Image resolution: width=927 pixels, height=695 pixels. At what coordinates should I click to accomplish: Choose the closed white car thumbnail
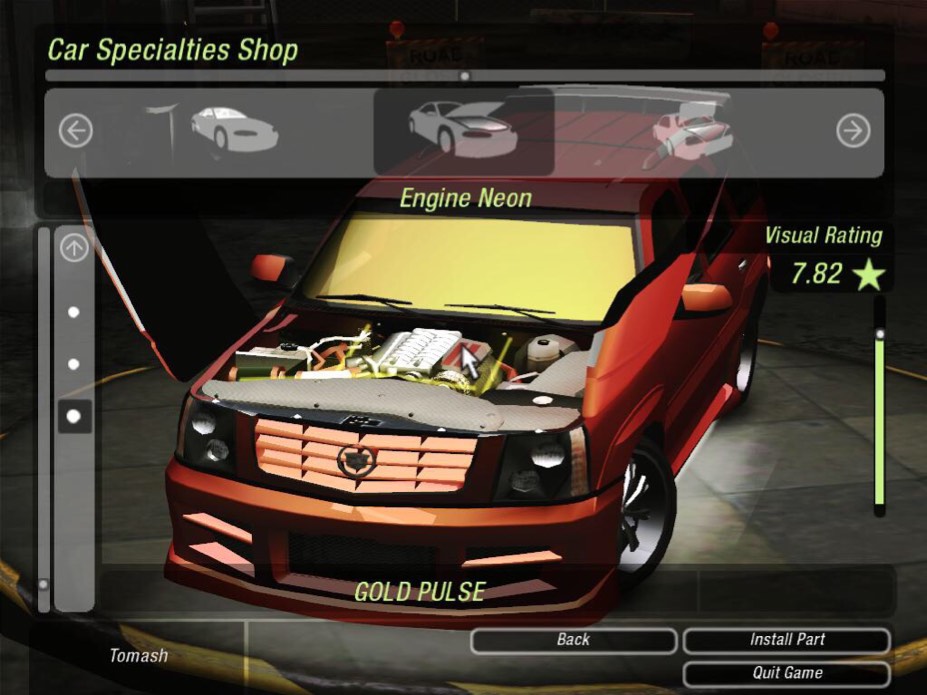[234, 129]
